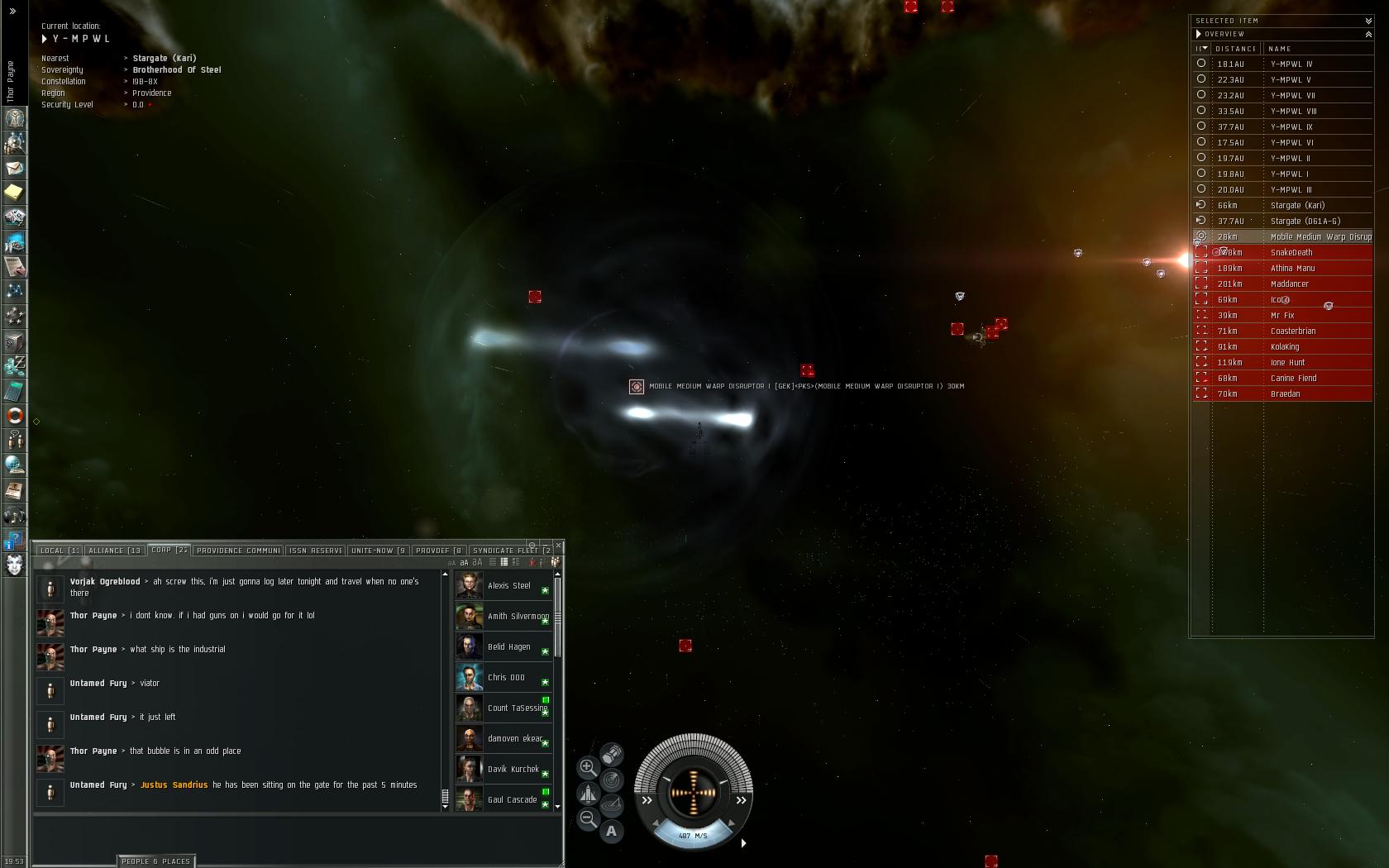Collapse the Selected Item panel
Image resolution: width=1389 pixels, height=868 pixels.
(1368, 21)
